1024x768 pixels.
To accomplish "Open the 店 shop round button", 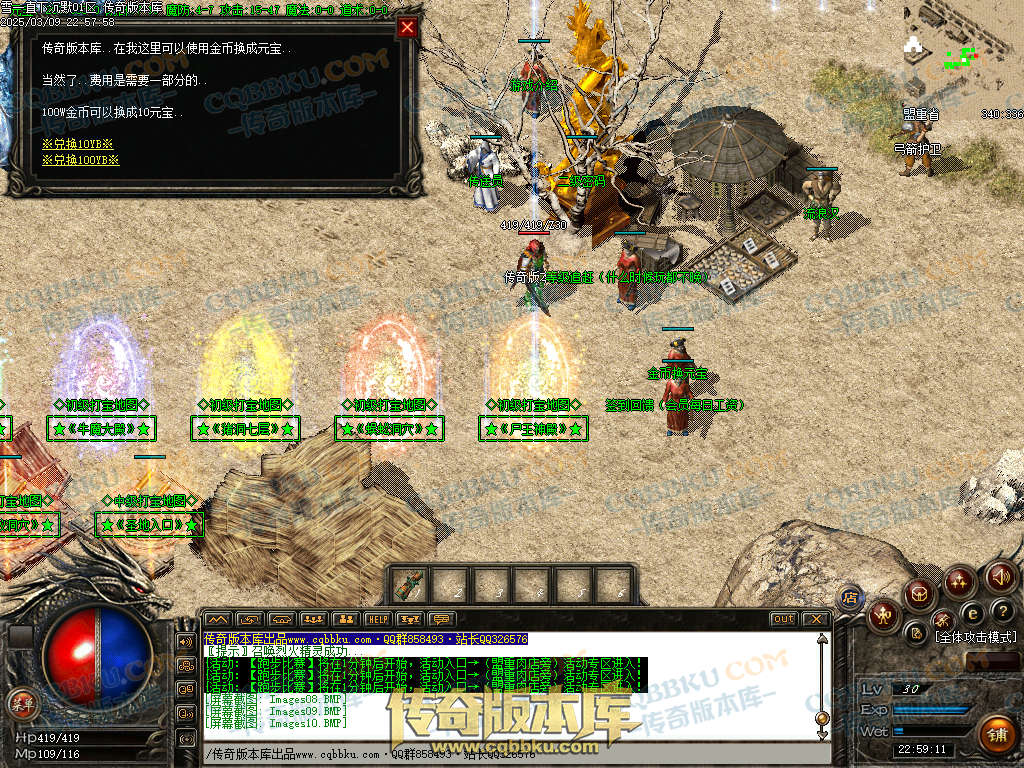I will (x=851, y=598).
